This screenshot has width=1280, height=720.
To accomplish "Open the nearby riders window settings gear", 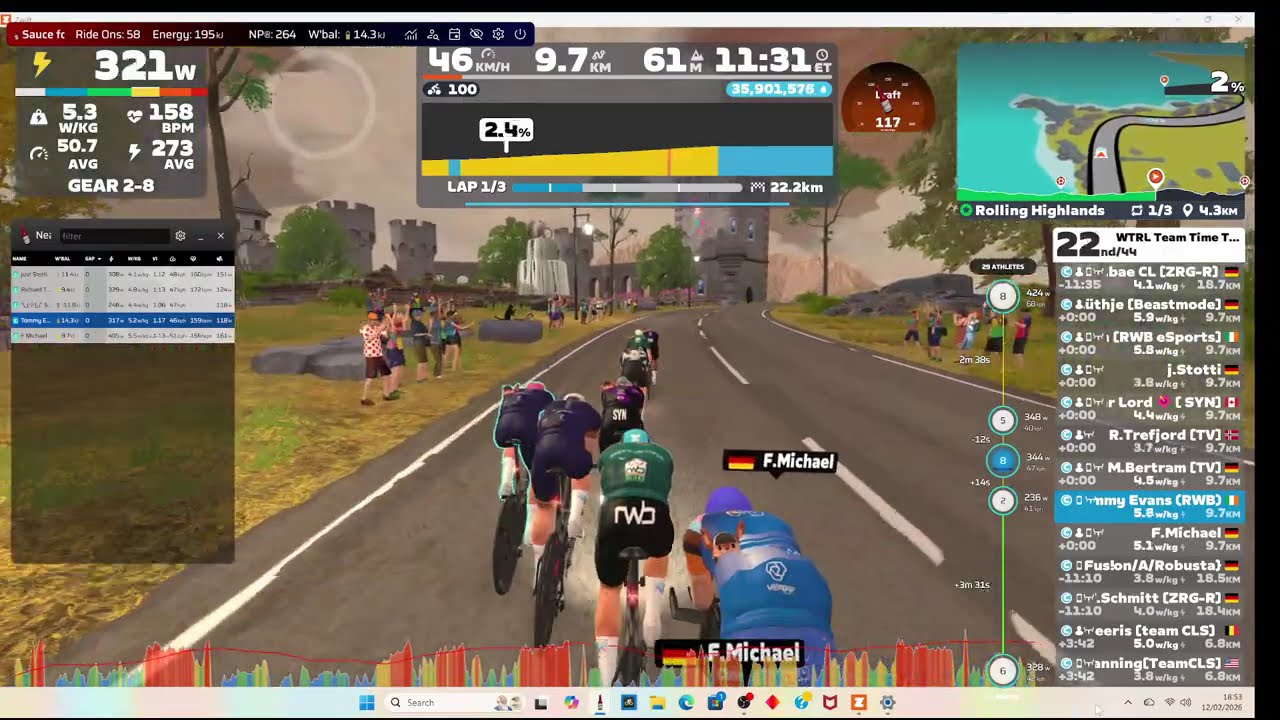I will tap(180, 236).
